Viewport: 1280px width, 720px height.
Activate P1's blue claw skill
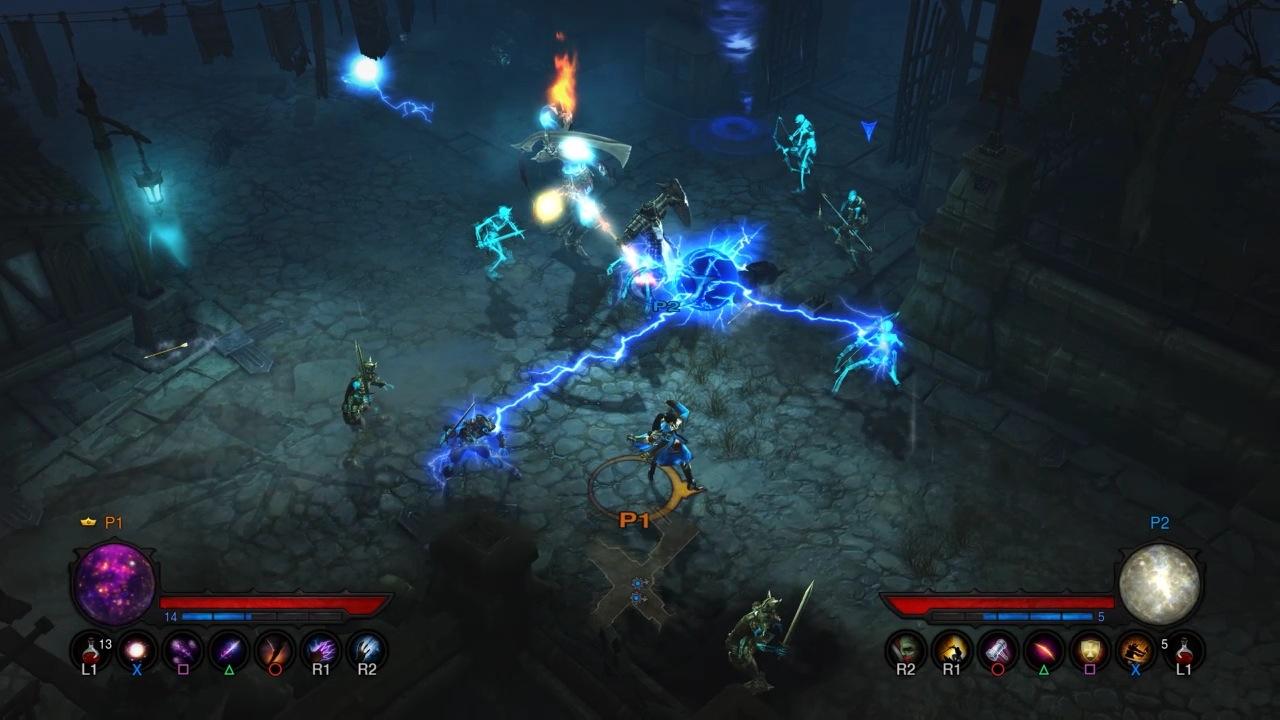pyautogui.click(x=367, y=650)
